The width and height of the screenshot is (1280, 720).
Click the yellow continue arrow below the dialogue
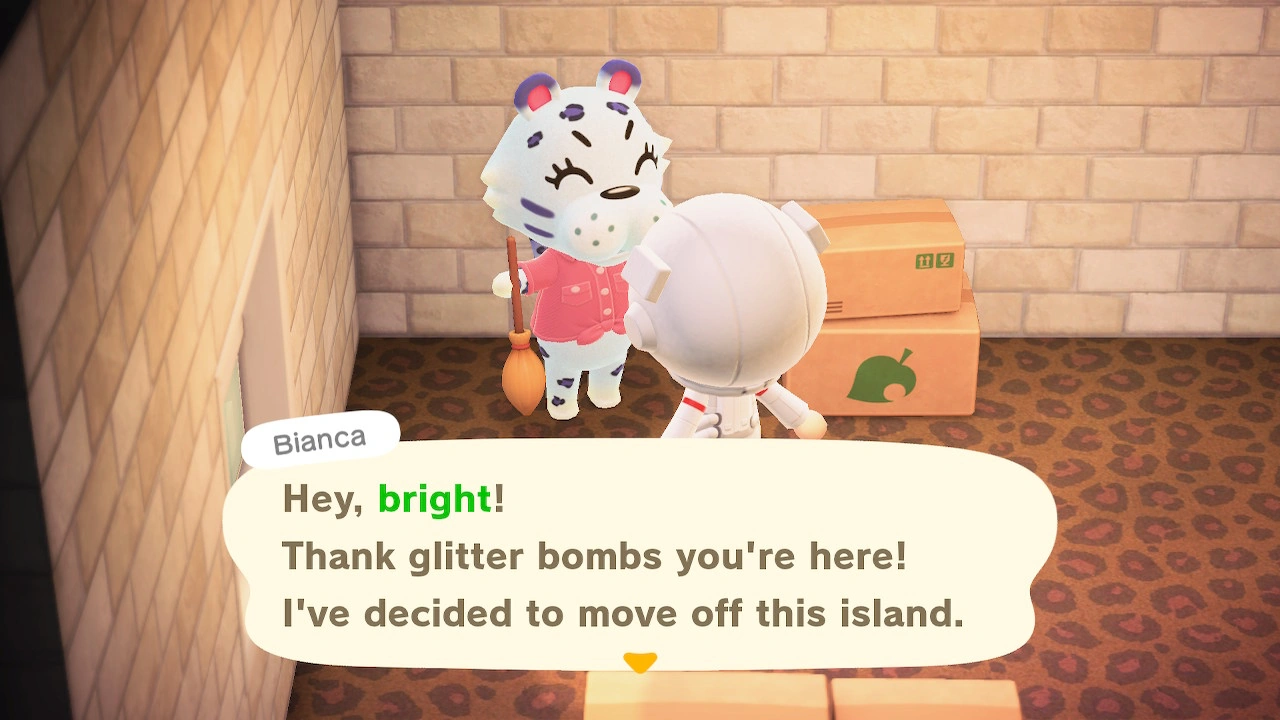pyautogui.click(x=641, y=660)
